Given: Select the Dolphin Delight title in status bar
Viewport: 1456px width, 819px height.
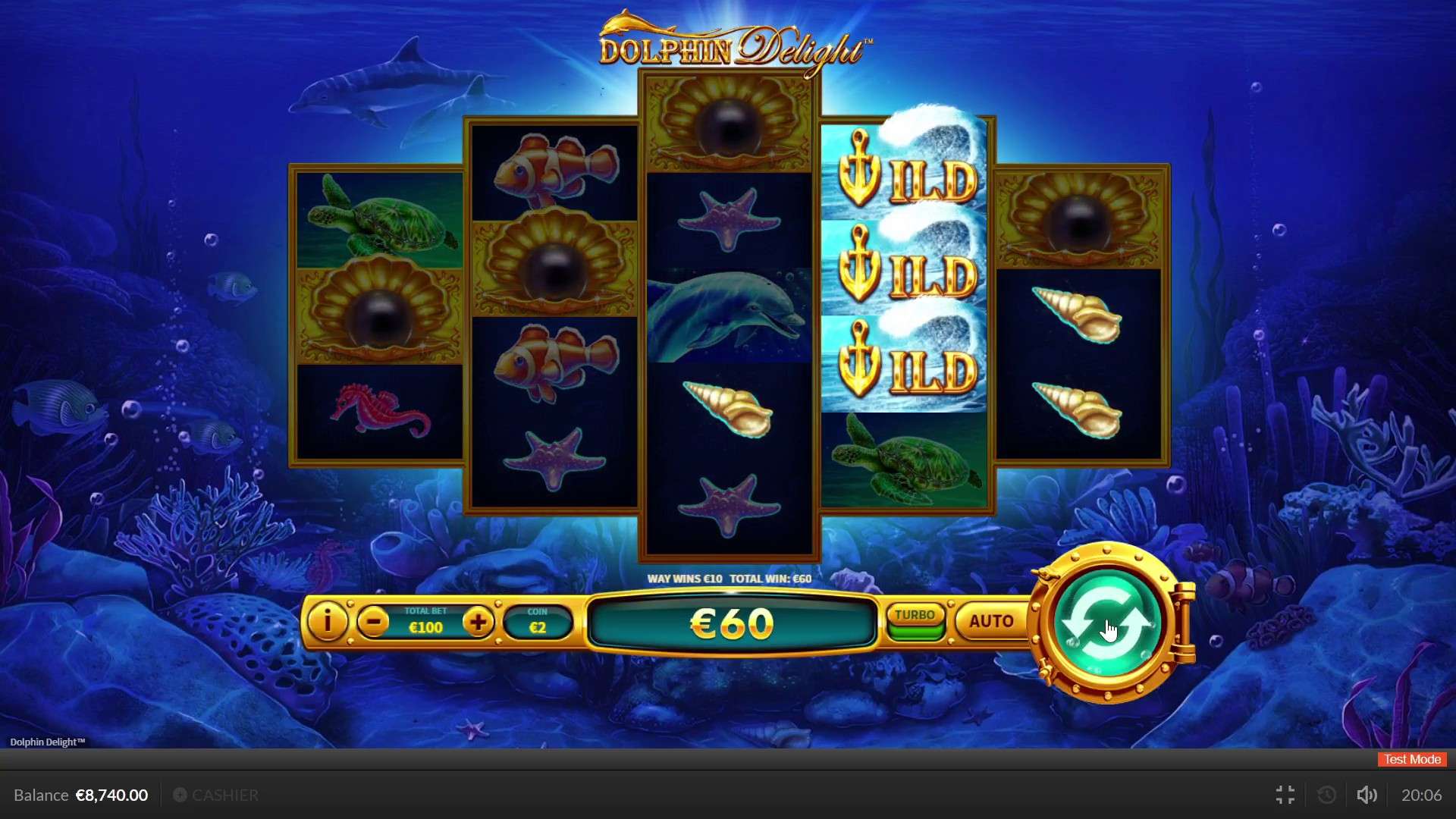Looking at the screenshot, I should pos(47,742).
